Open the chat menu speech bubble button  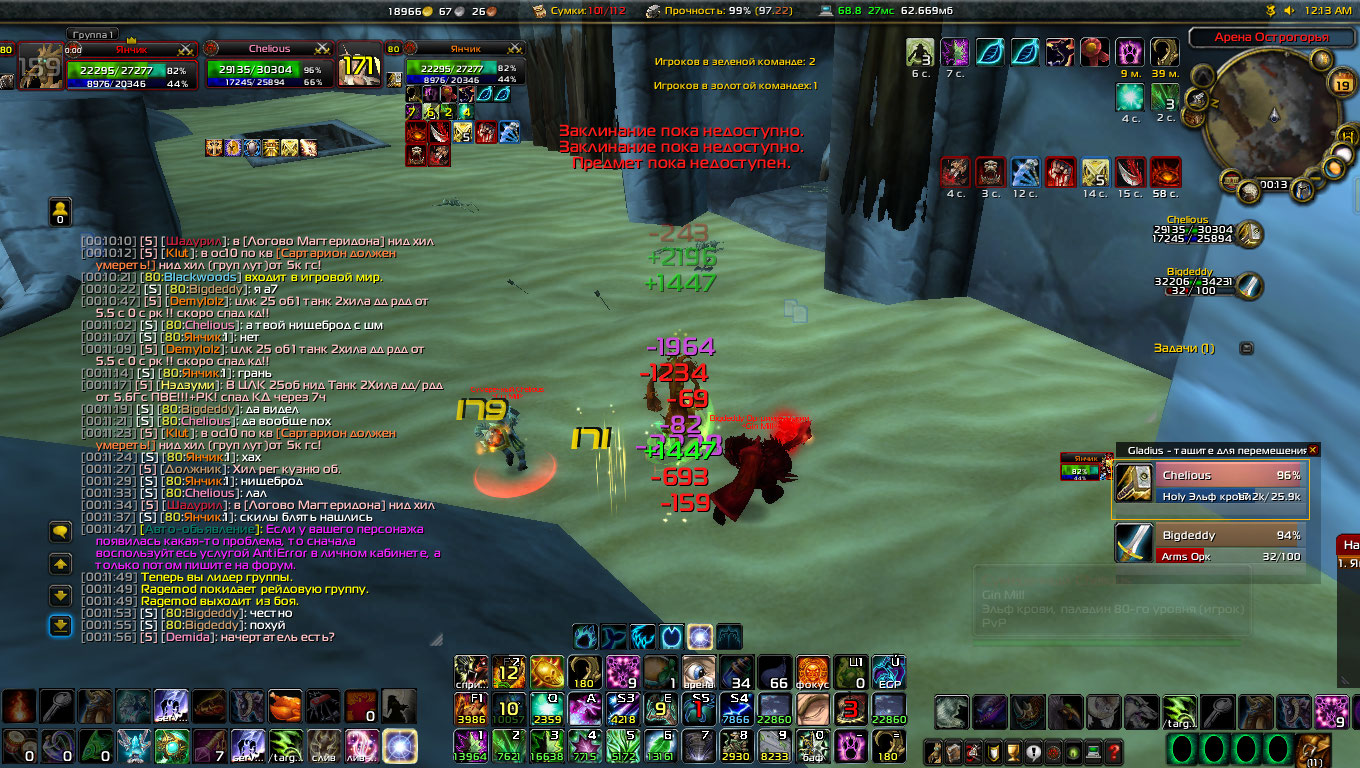[60, 532]
